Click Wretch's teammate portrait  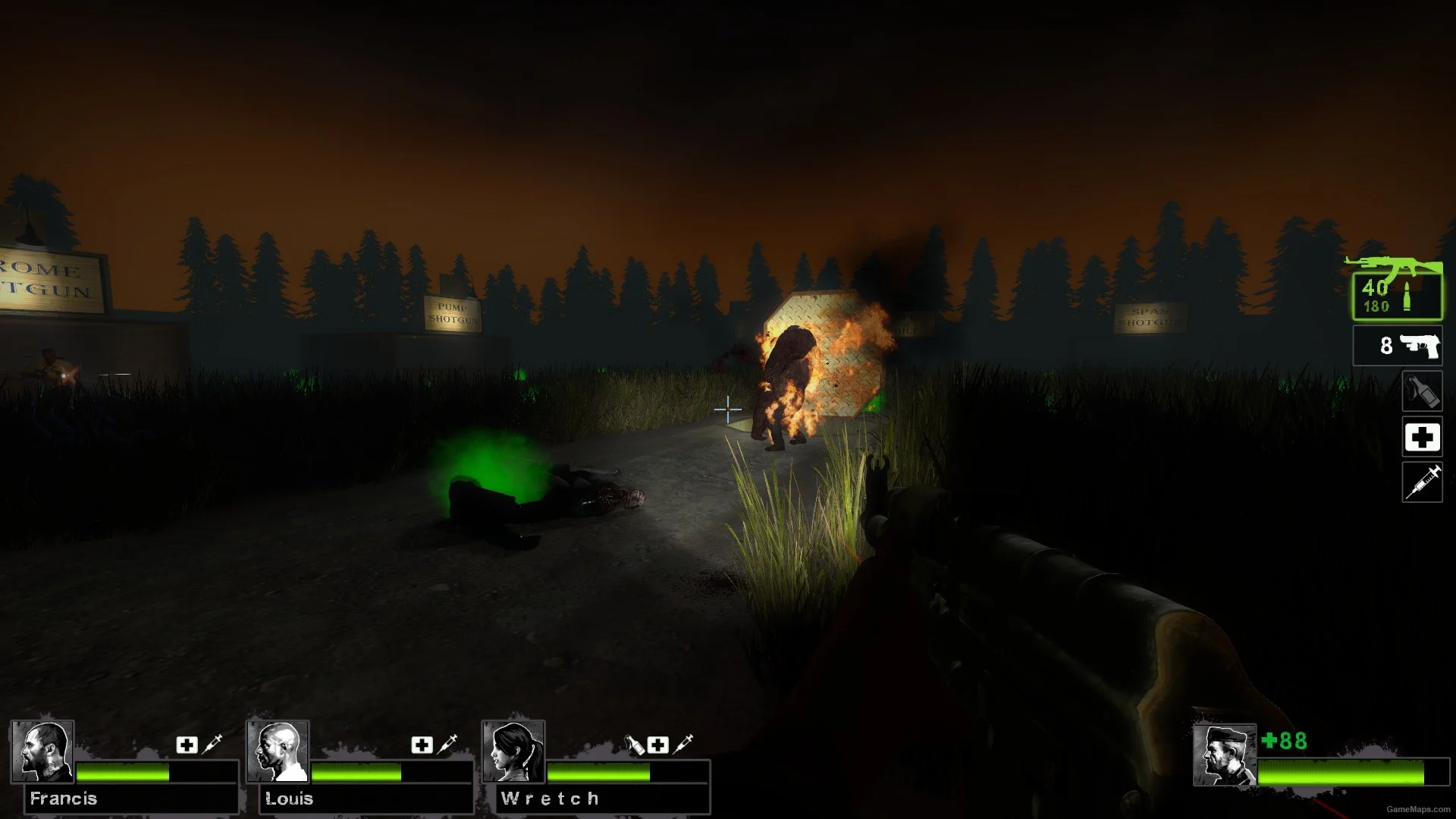click(513, 751)
